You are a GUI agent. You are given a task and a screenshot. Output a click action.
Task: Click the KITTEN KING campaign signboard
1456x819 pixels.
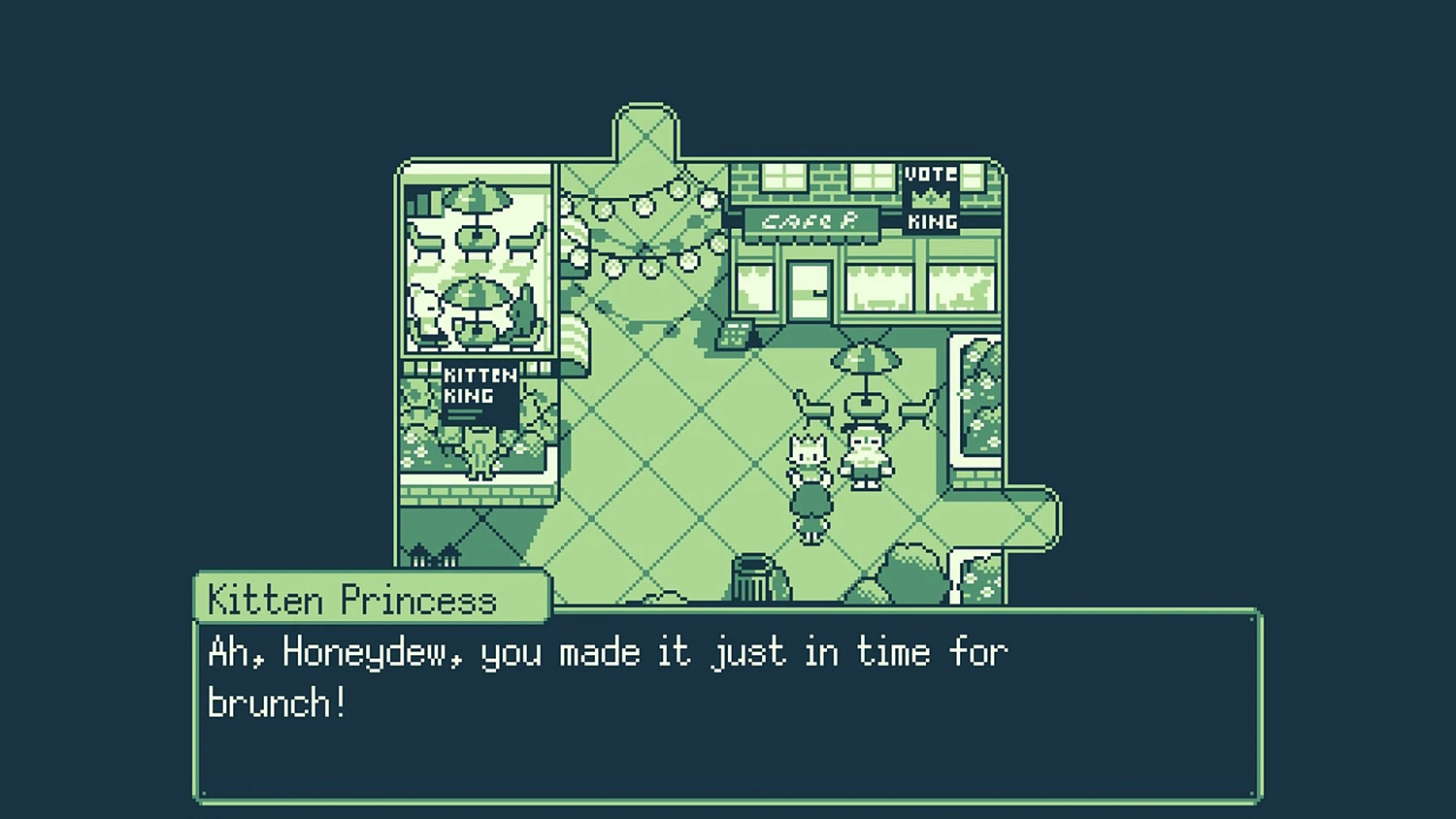pyautogui.click(x=479, y=388)
